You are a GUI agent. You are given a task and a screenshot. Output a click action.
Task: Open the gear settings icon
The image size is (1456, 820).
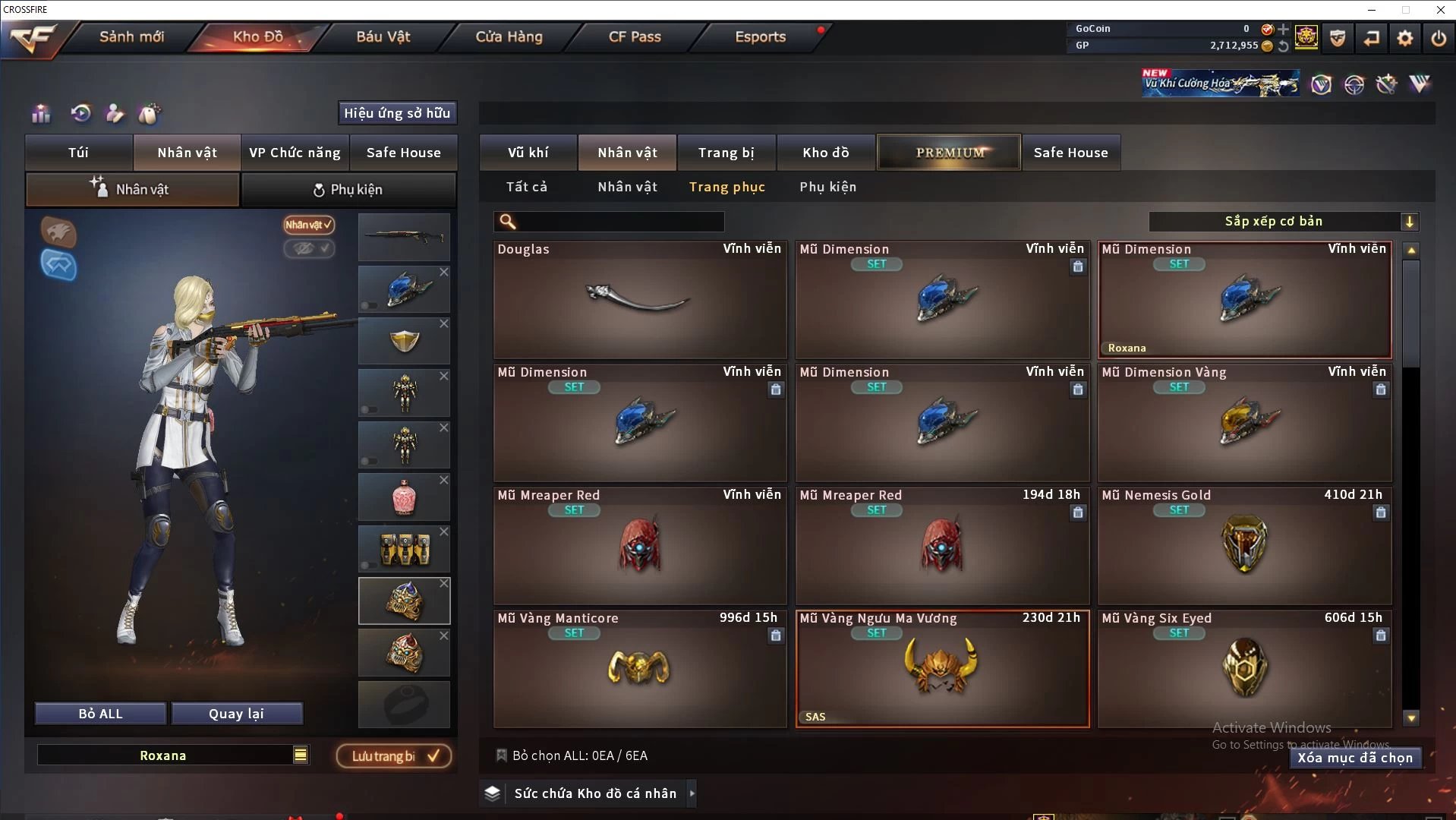point(1404,38)
